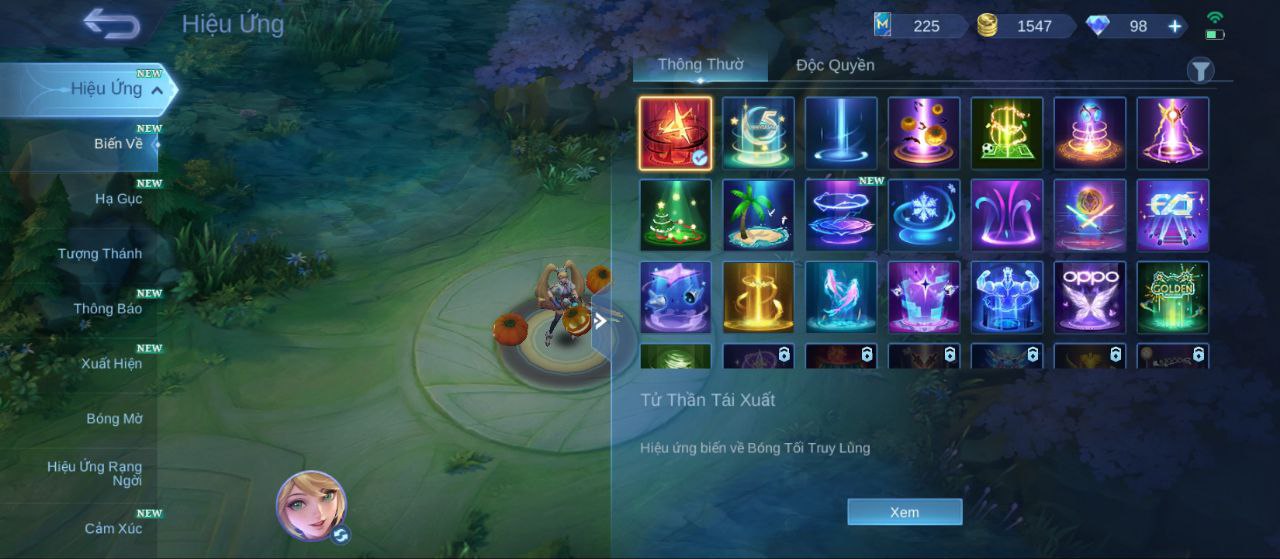
Task: Click the Xem preview button
Action: 904,512
